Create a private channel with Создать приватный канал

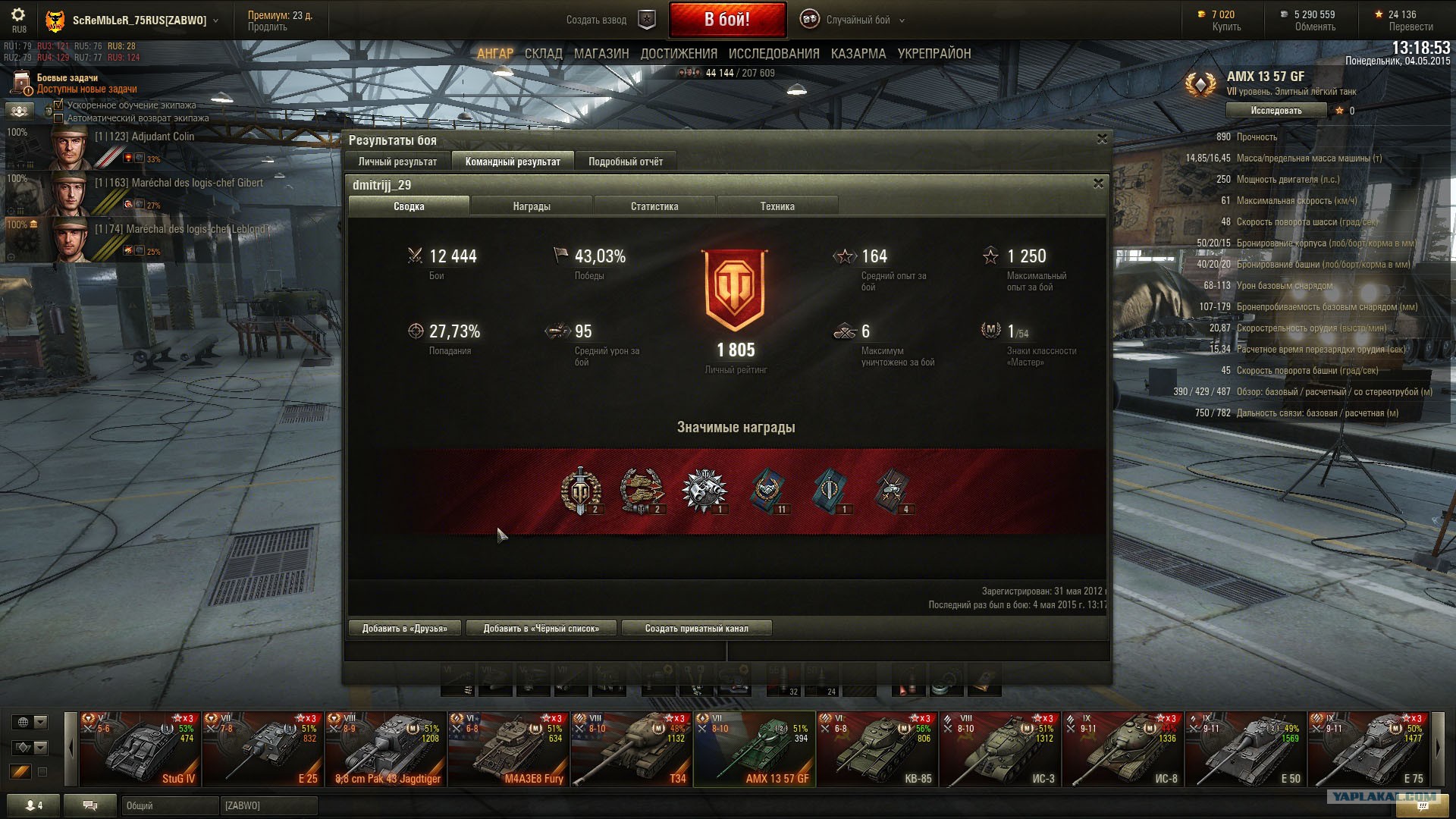click(696, 629)
